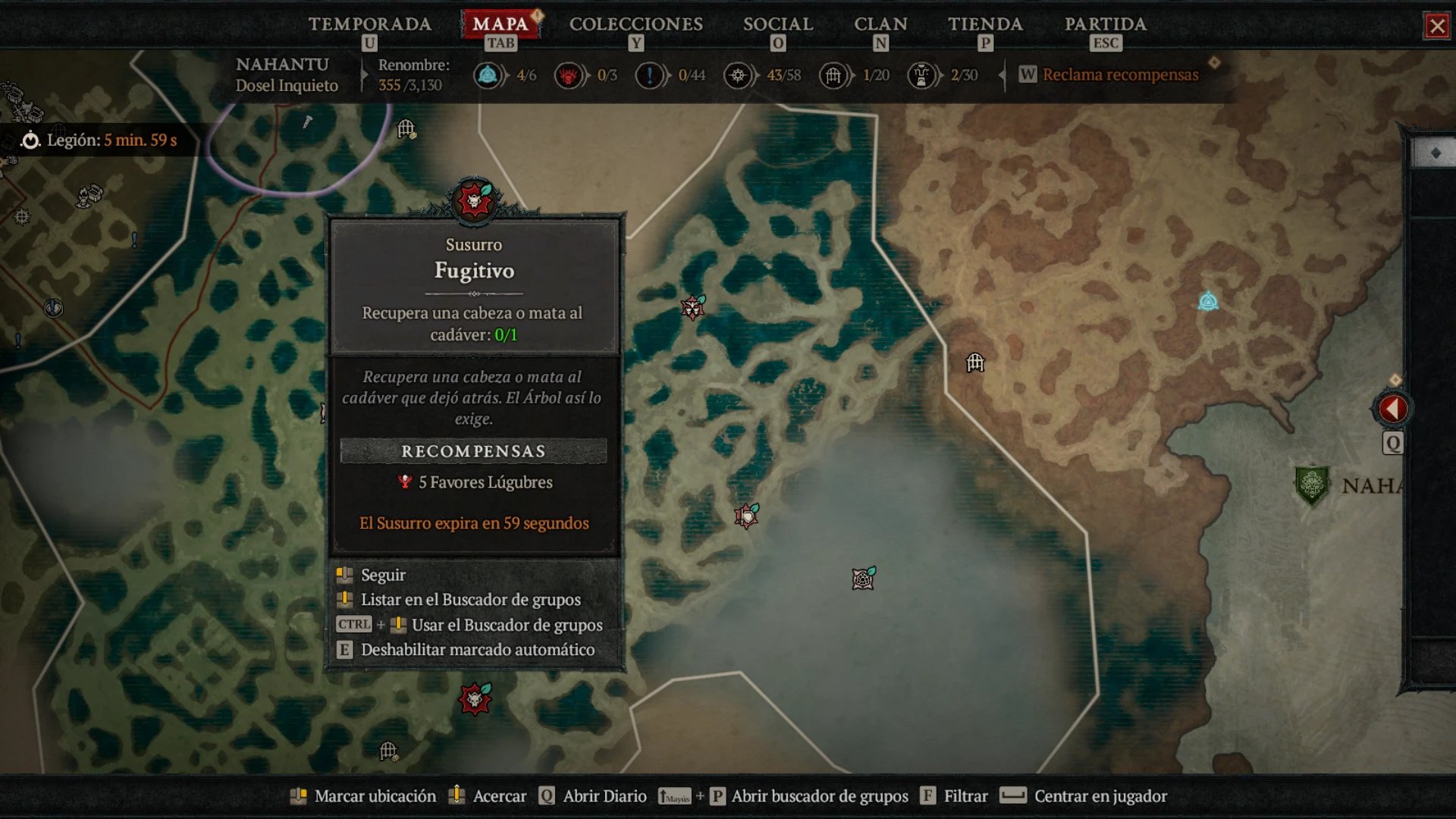Click Deshabilitar marcado automático option

(477, 650)
